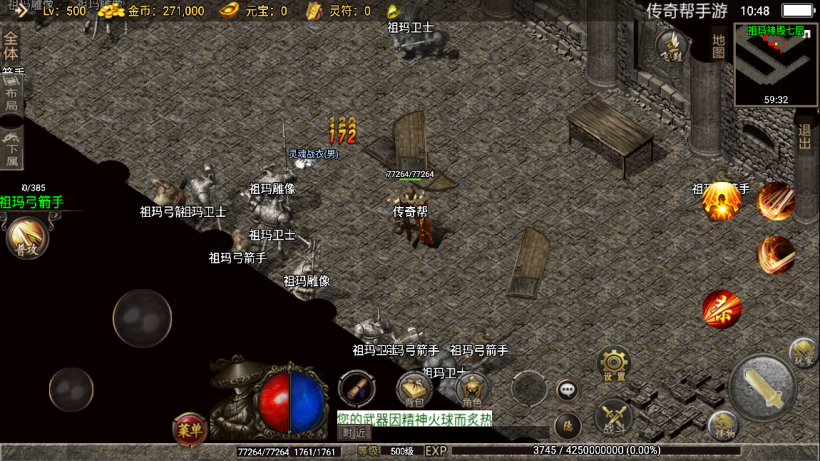Activate the golden glowing figure skill

click(720, 201)
